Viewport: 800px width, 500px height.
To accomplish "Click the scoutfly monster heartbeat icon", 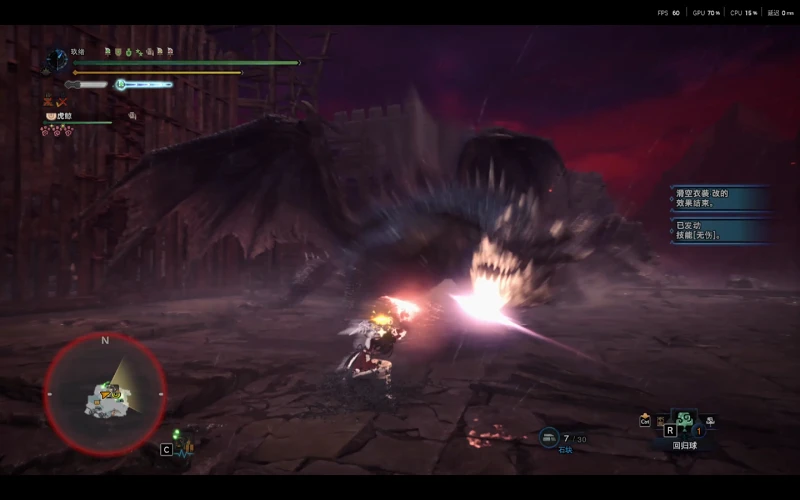I will tap(183, 449).
